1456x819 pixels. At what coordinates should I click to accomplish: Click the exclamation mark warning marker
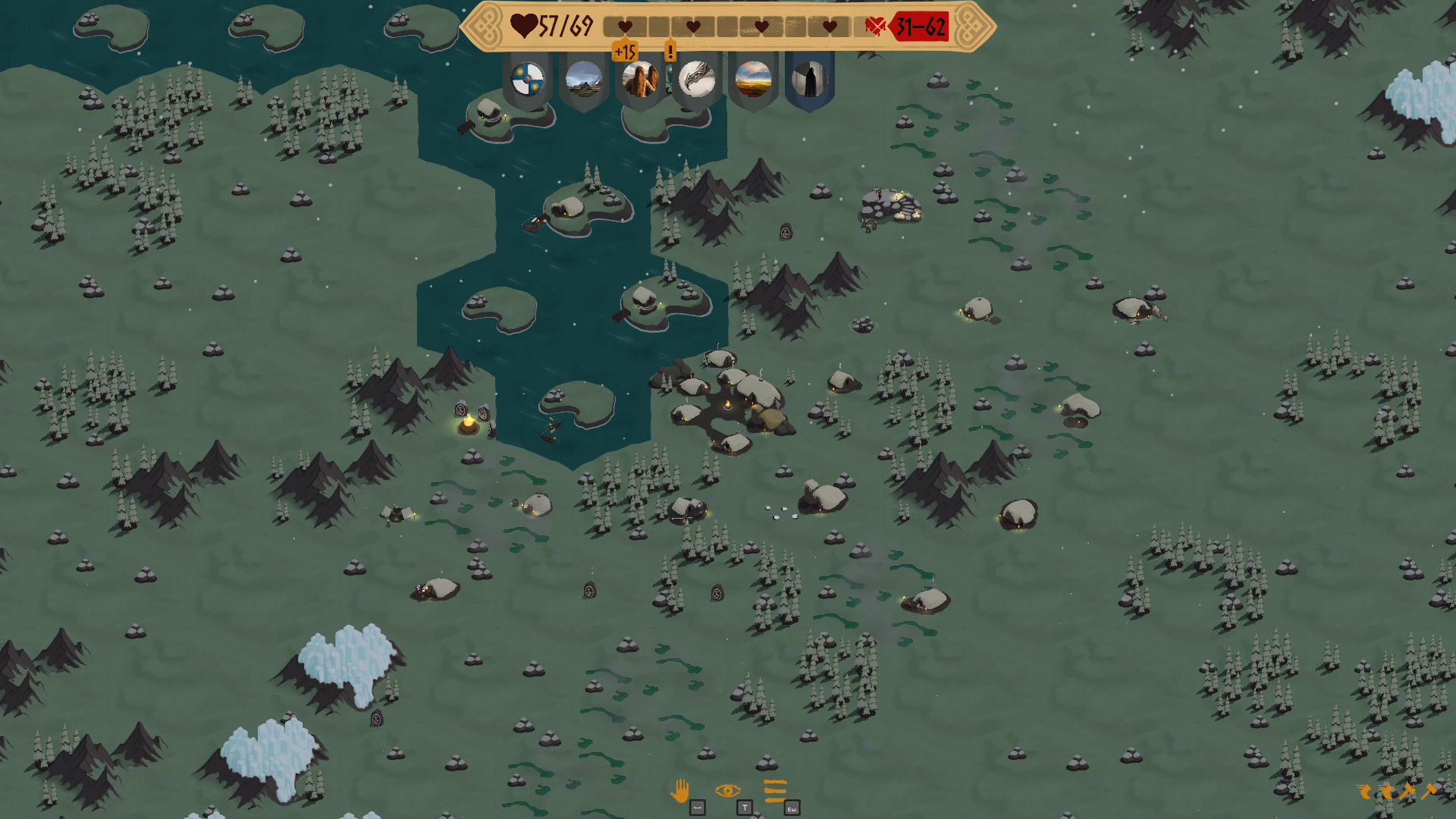pyautogui.click(x=670, y=52)
